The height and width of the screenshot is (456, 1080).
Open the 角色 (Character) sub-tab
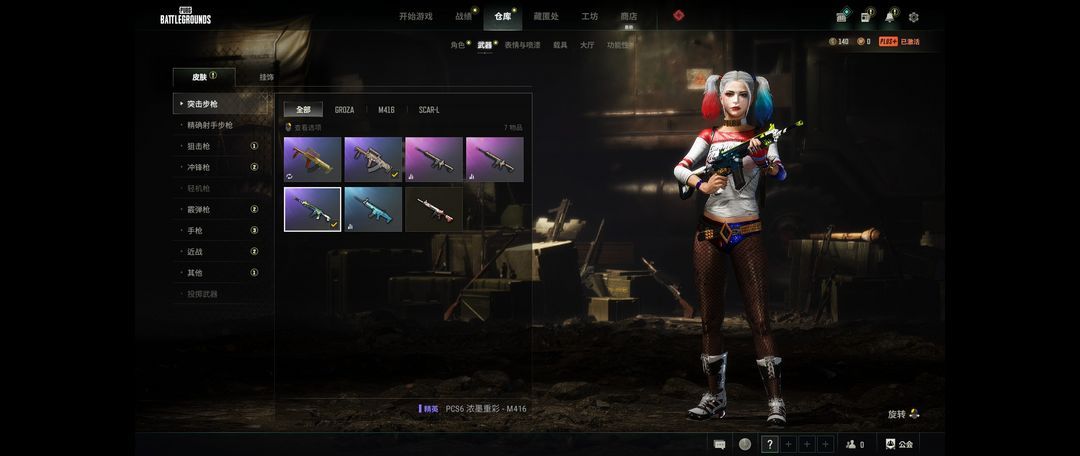(457, 45)
